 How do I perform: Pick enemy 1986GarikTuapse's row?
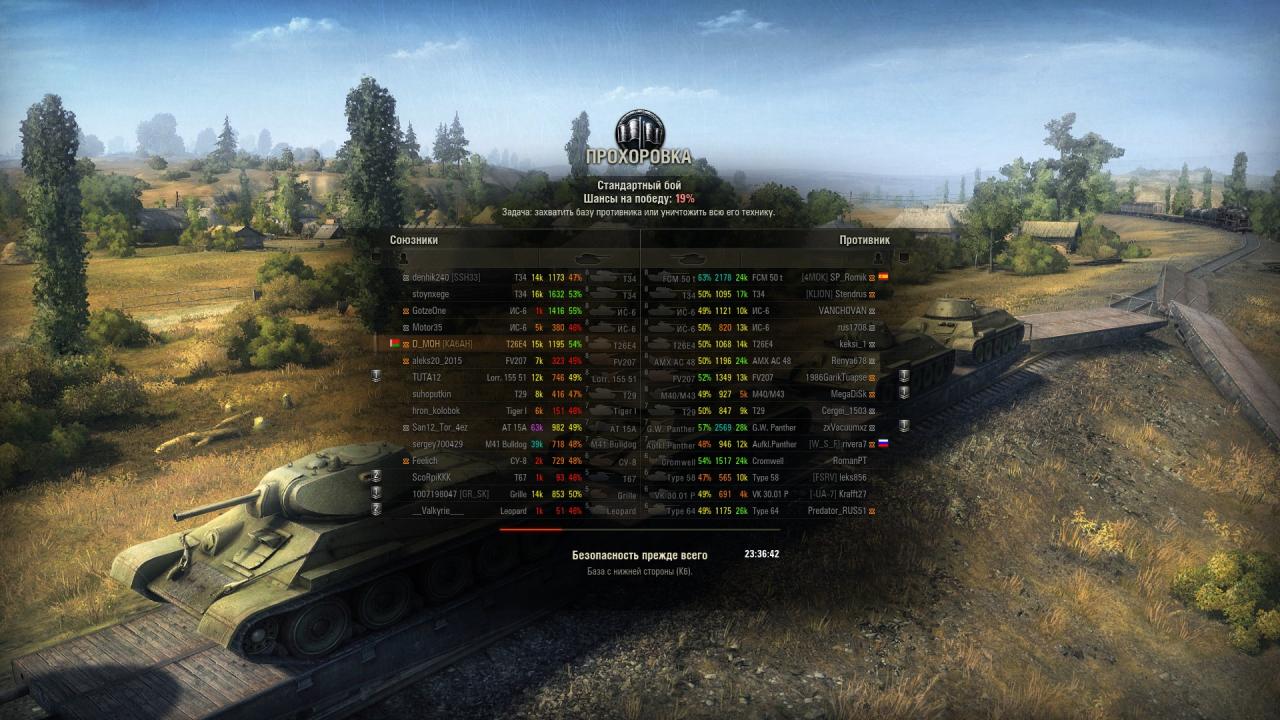tap(834, 377)
